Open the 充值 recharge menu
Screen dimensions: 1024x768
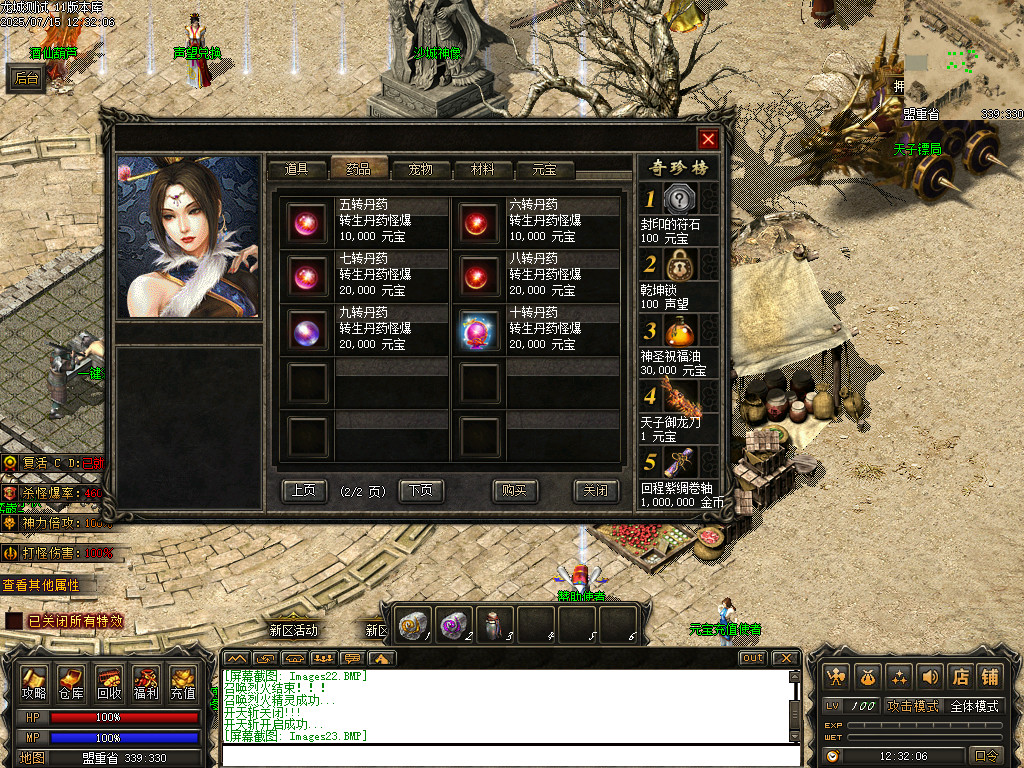(x=182, y=682)
